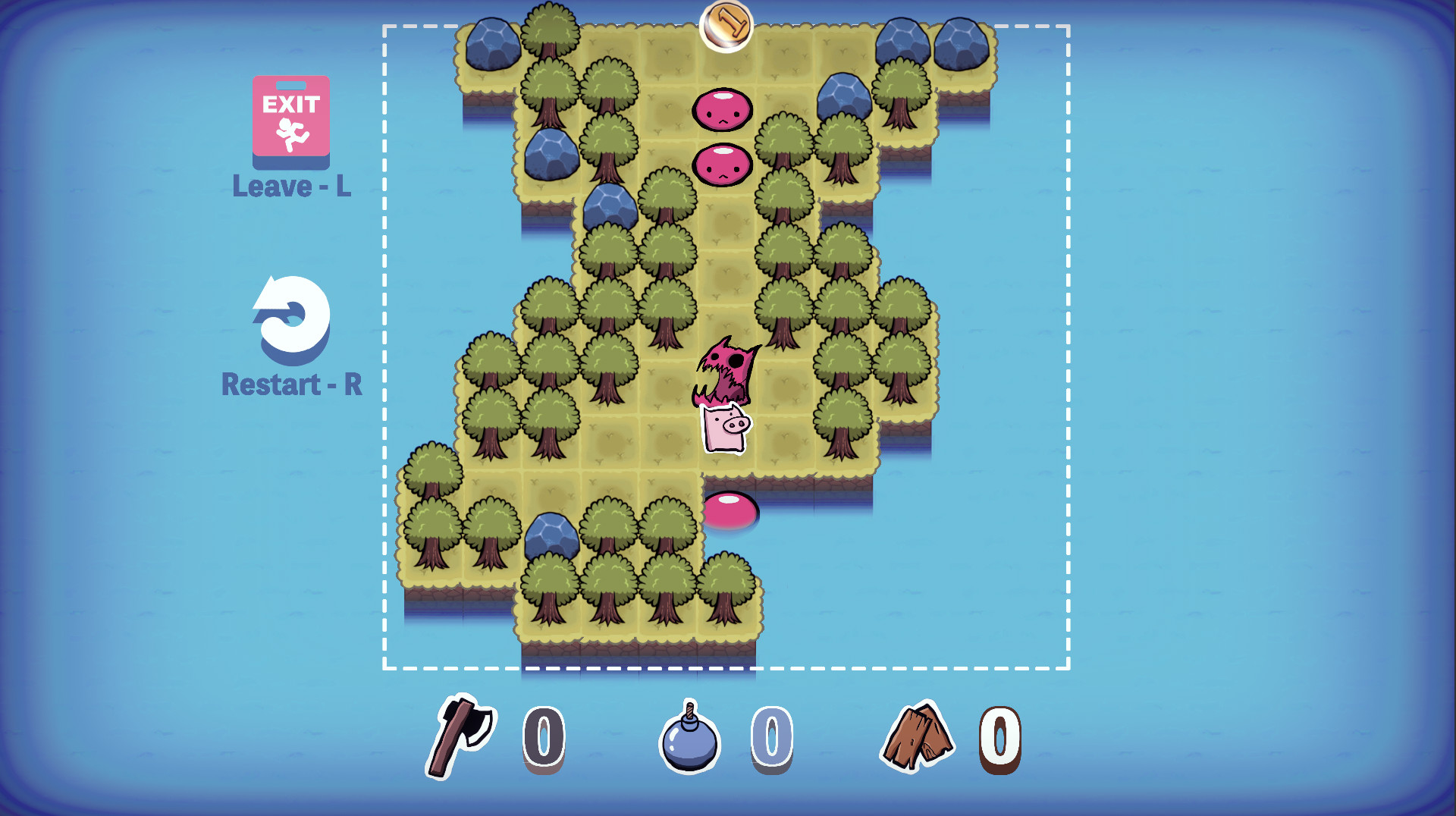1456x816 pixels.
Task: Click the pink EXIT leave button
Action: tap(291, 120)
